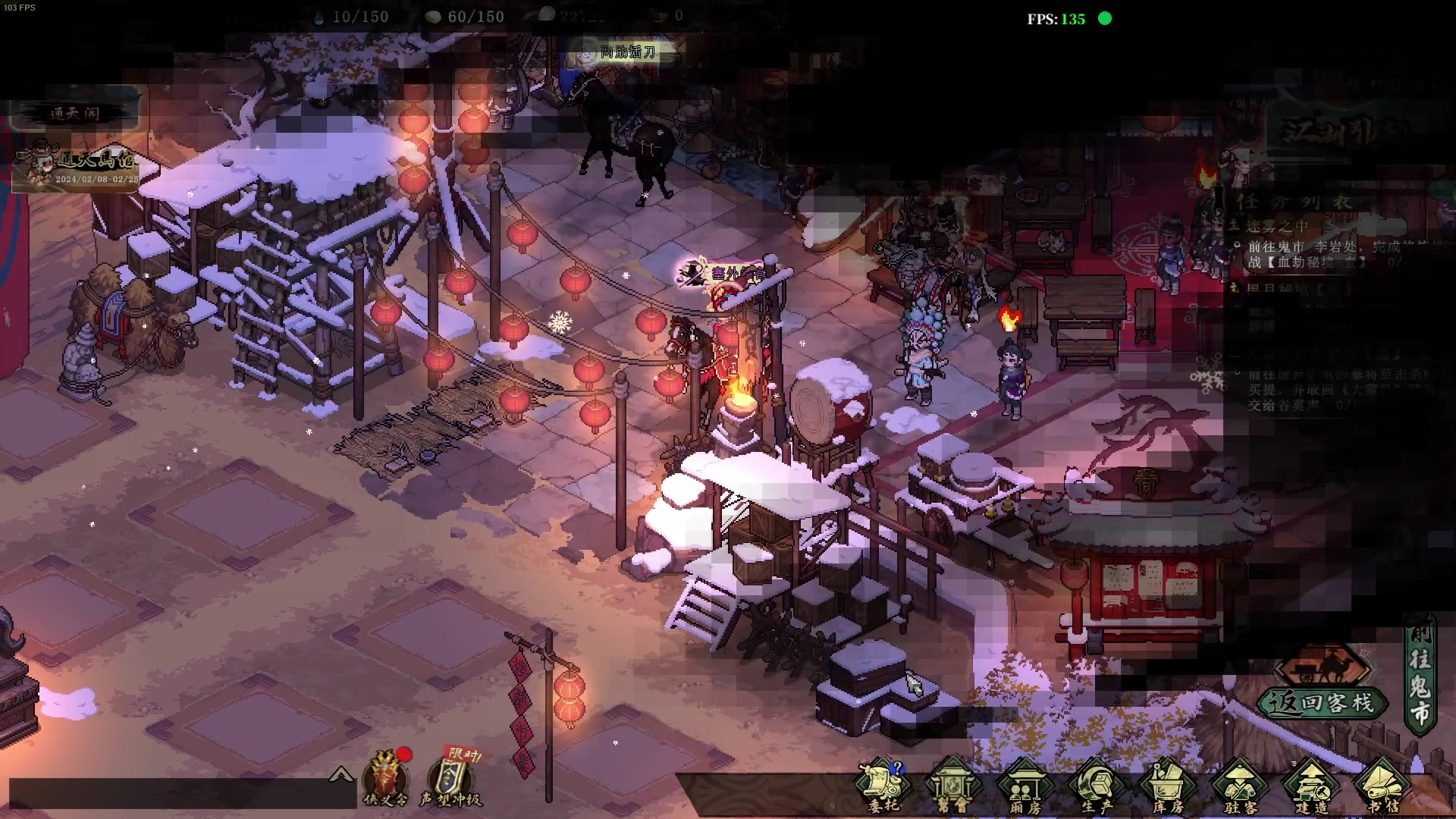Click the 前往鬼市 go to ghost market banner

1420,675
